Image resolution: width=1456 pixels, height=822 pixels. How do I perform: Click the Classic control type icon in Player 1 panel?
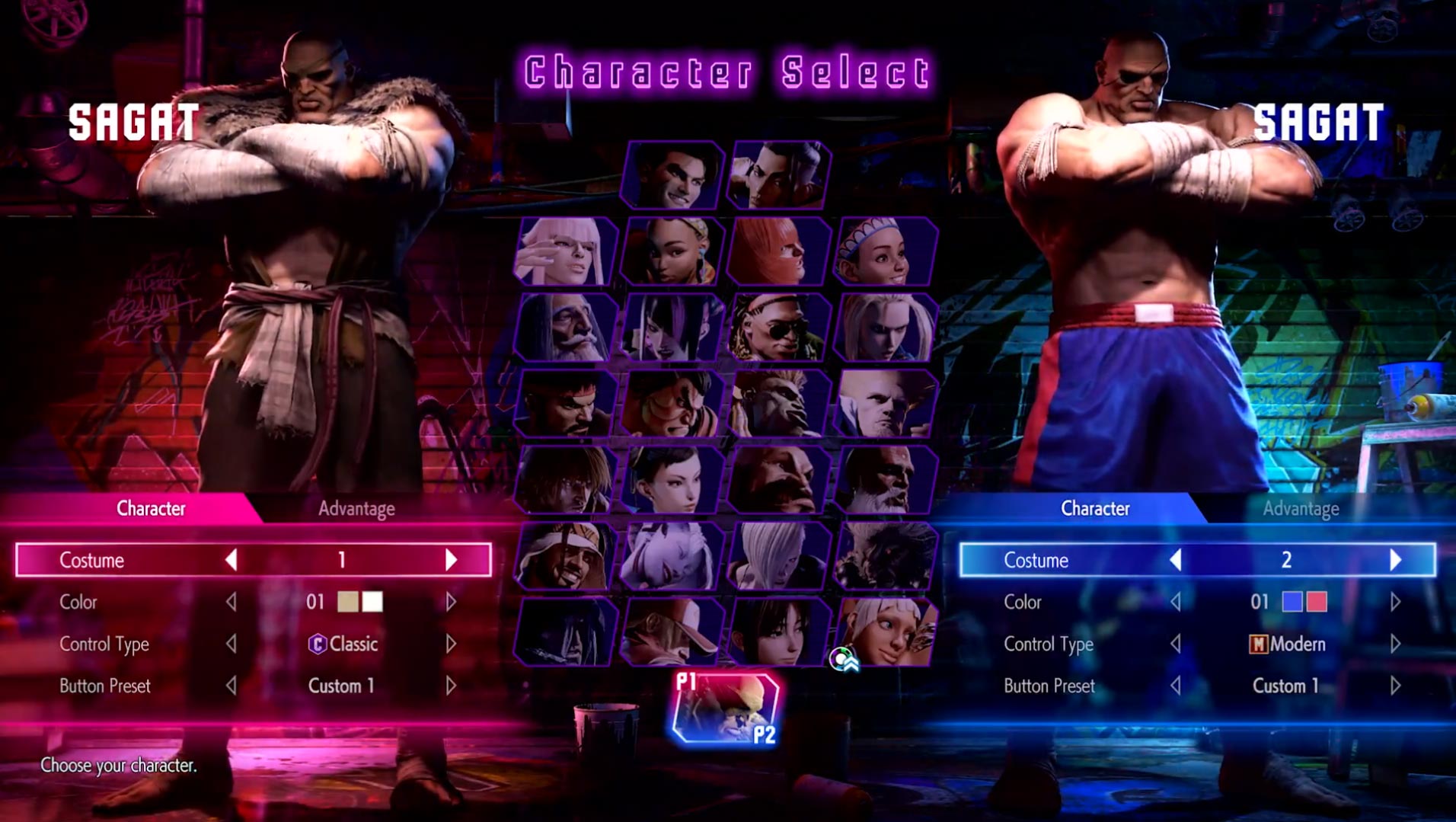point(319,644)
